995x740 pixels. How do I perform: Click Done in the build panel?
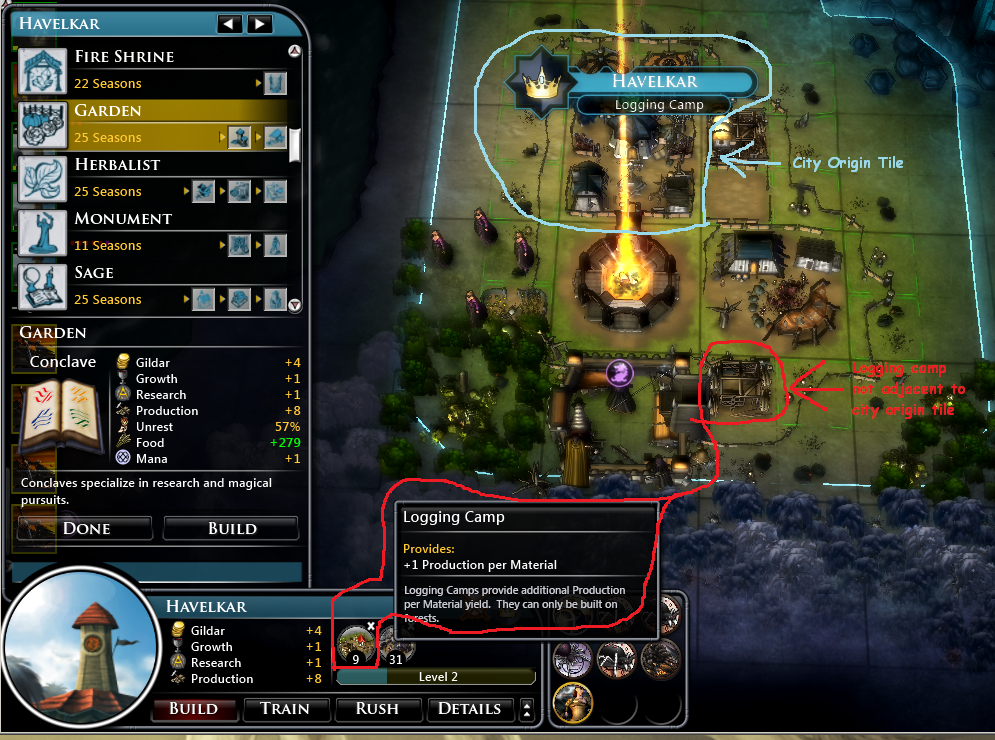pos(86,528)
